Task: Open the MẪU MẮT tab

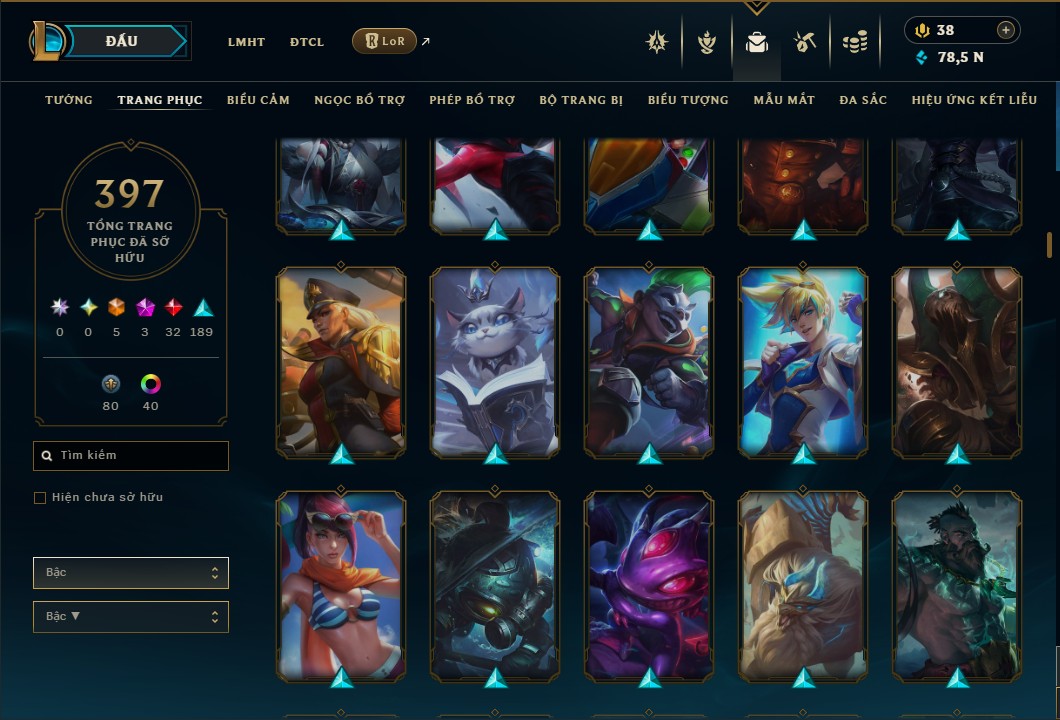Action: 784,100
